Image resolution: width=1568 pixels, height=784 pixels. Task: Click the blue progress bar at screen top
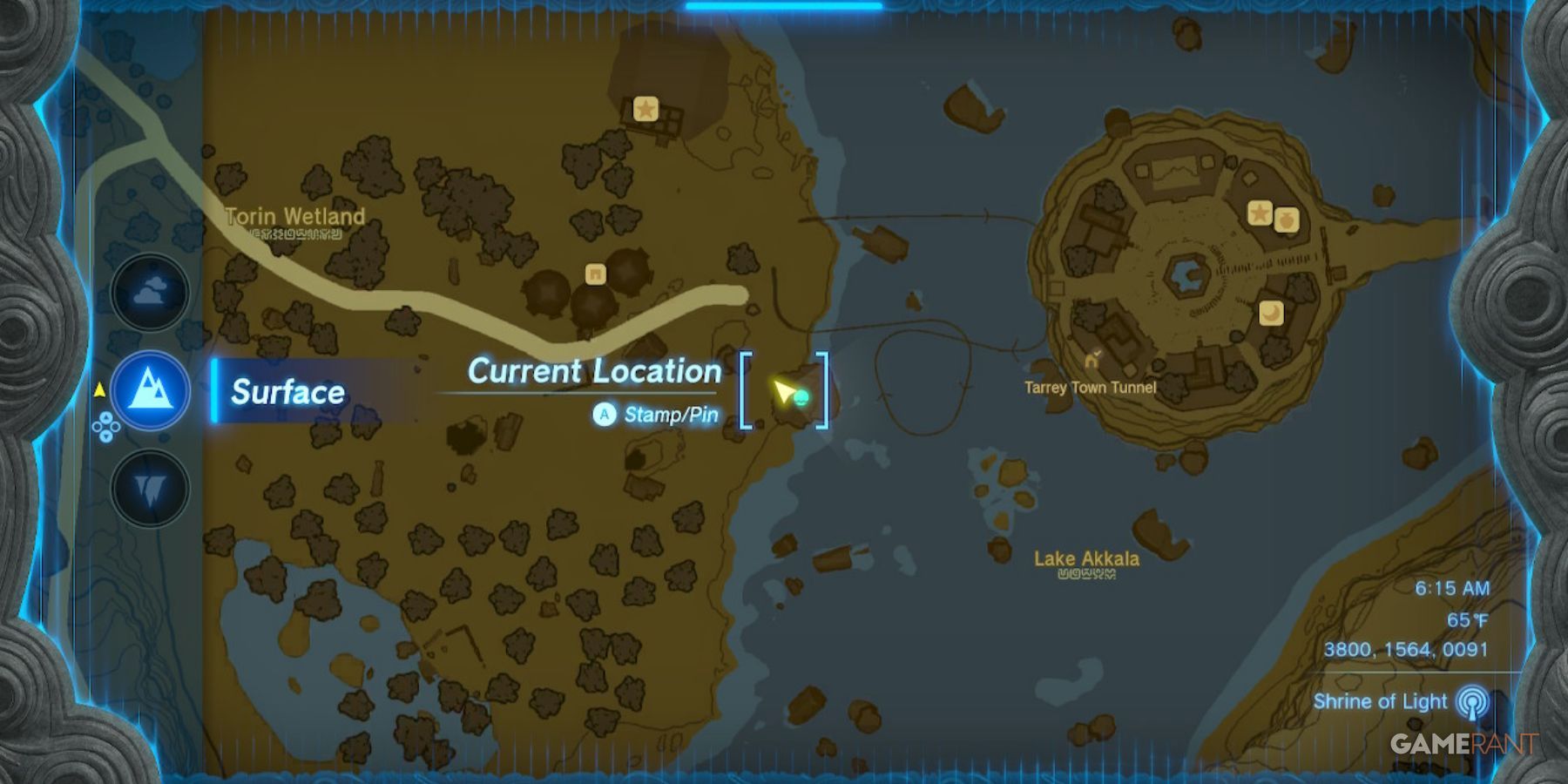point(784,4)
